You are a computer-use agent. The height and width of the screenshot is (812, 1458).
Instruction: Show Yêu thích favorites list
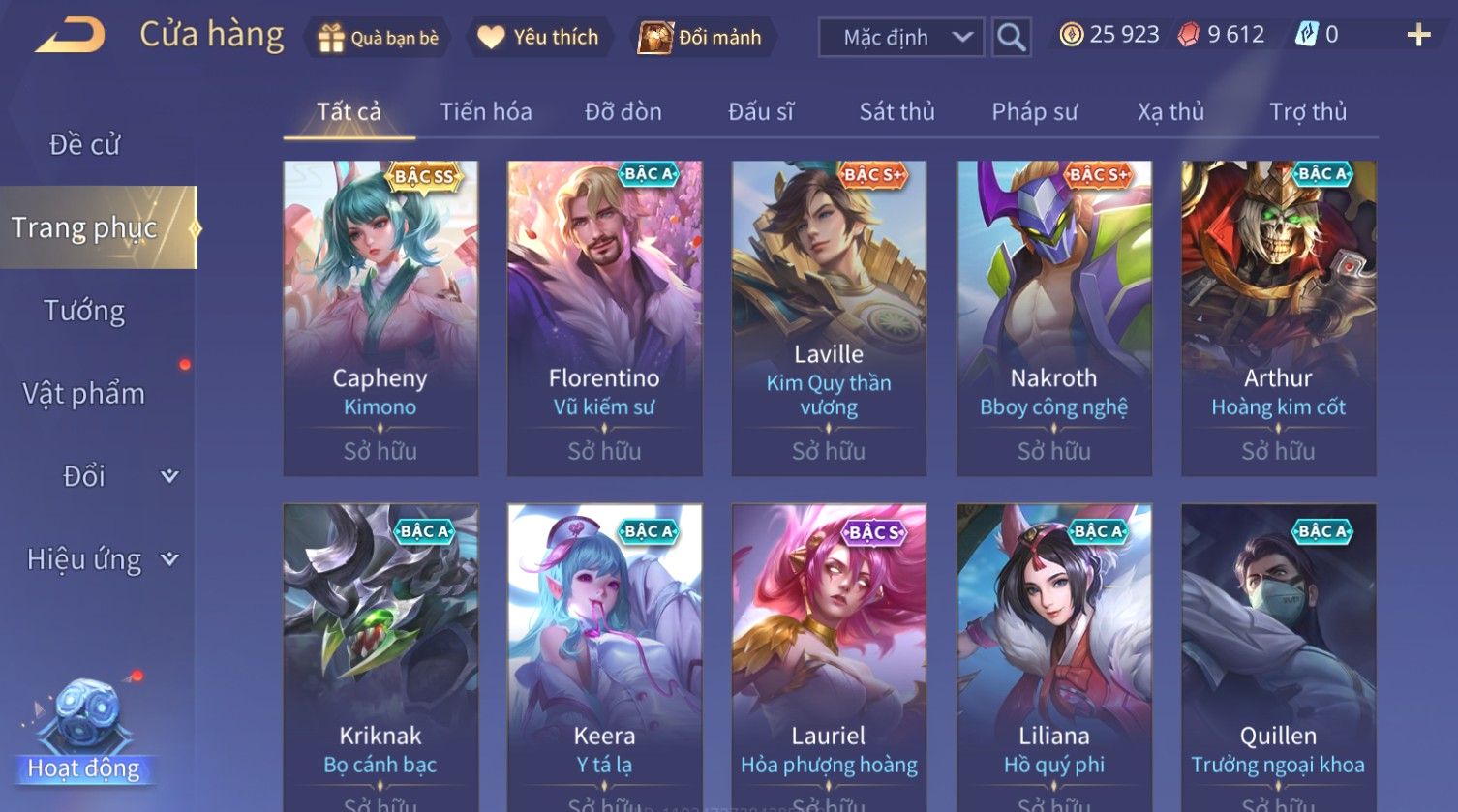pyautogui.click(x=539, y=38)
